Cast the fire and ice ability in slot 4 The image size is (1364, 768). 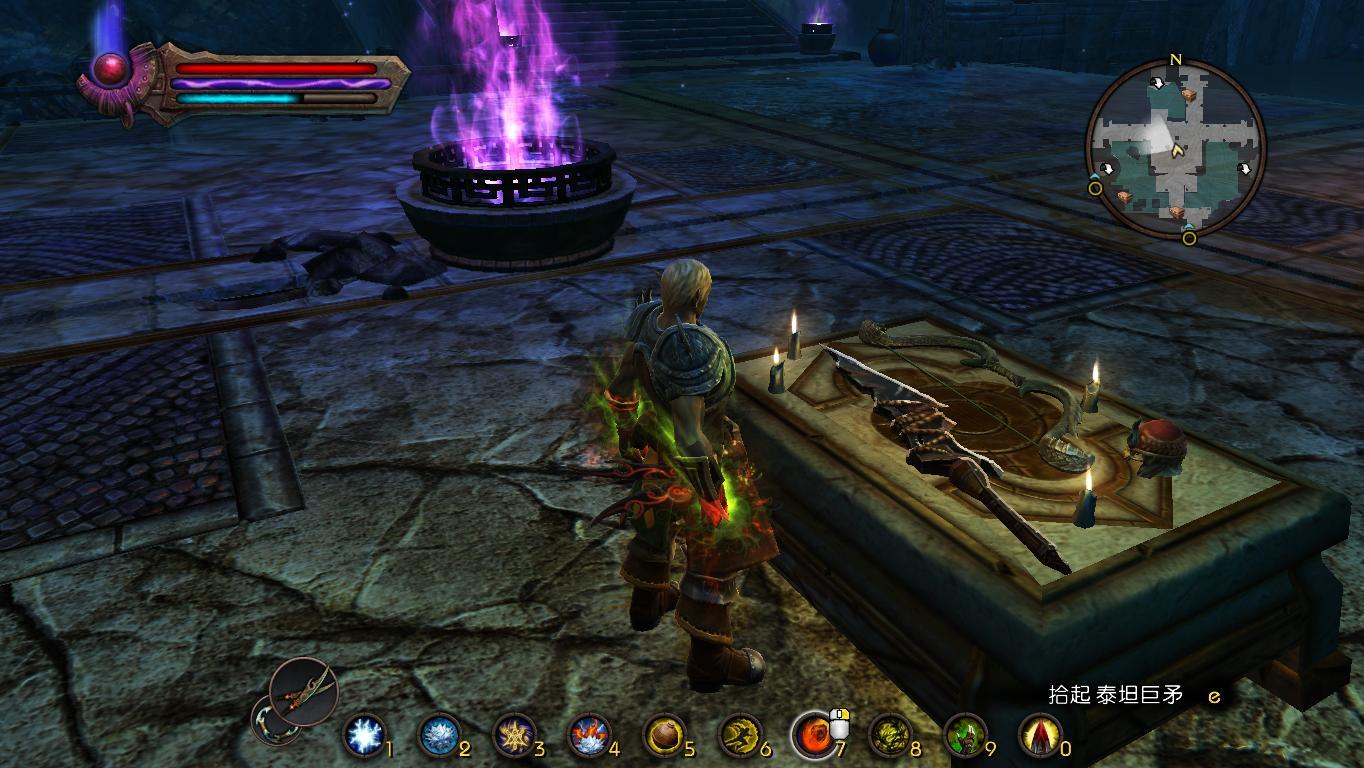click(x=589, y=736)
